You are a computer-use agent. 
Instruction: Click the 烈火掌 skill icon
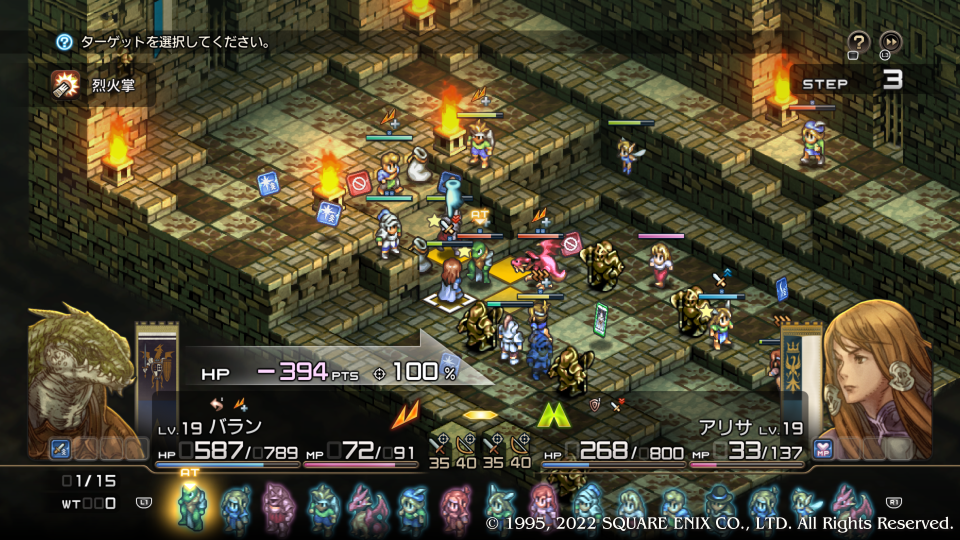[x=67, y=86]
